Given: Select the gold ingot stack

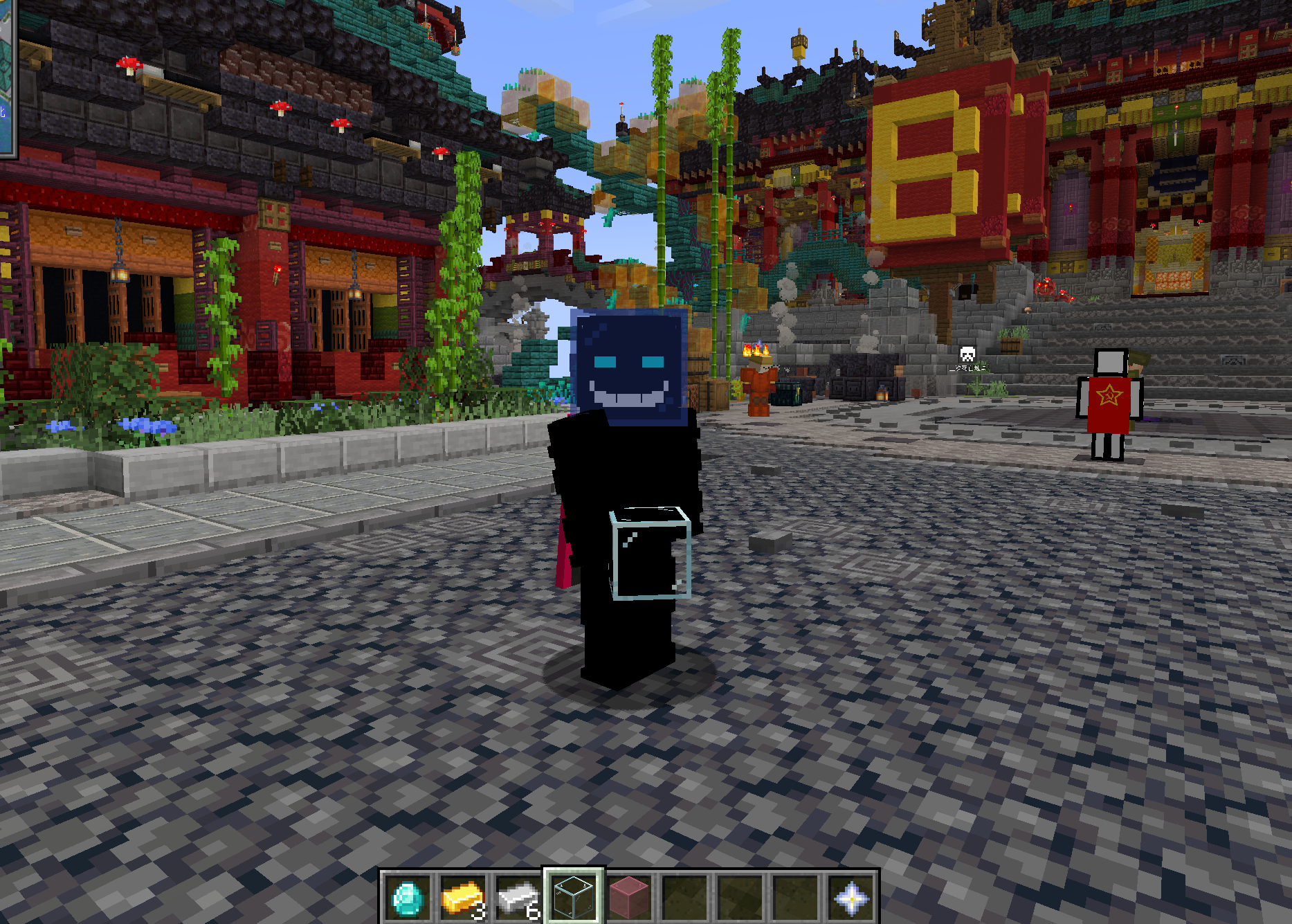Looking at the screenshot, I should 463,898.
